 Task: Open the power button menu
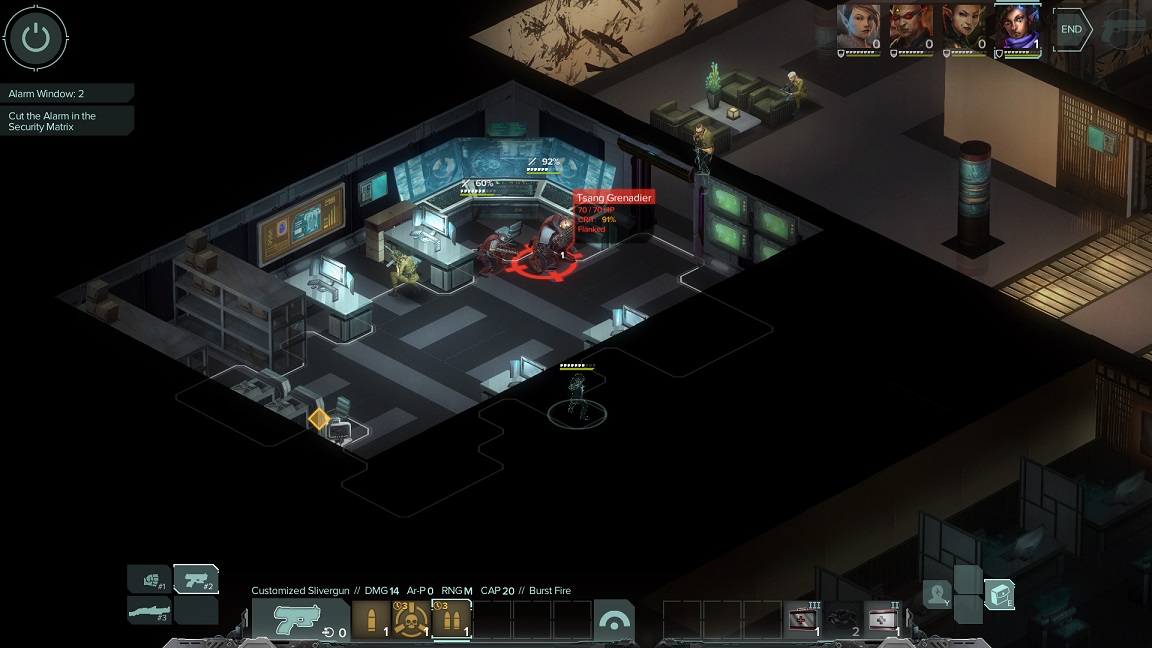[36, 38]
